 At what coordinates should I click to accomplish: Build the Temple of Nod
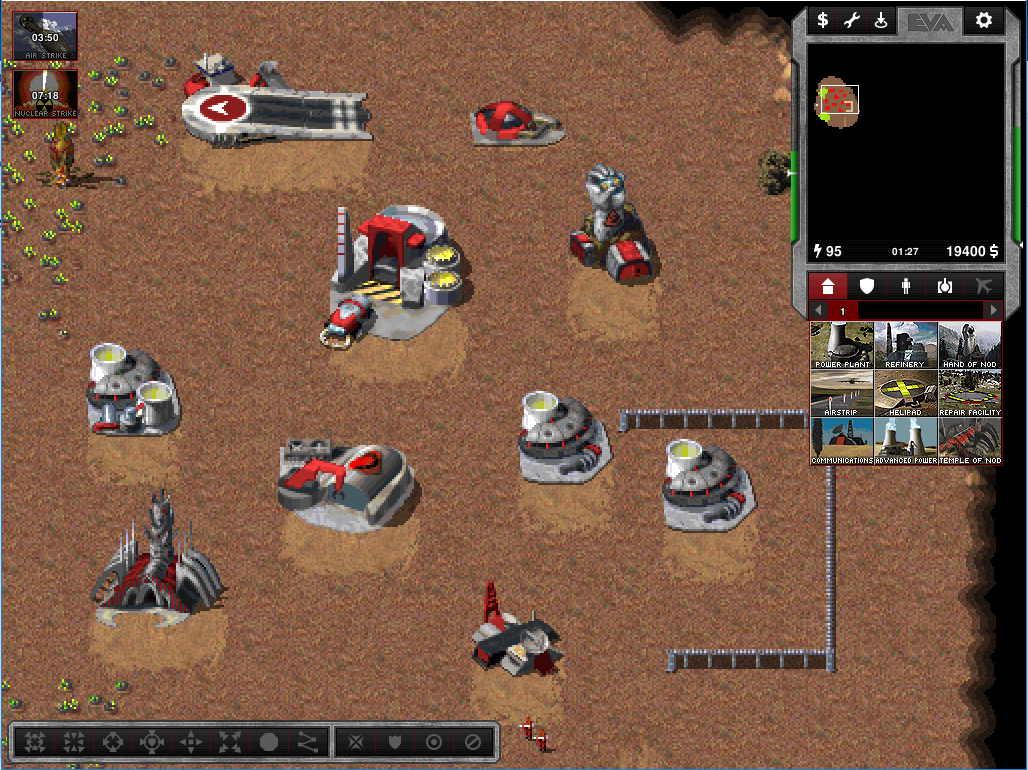pos(970,441)
